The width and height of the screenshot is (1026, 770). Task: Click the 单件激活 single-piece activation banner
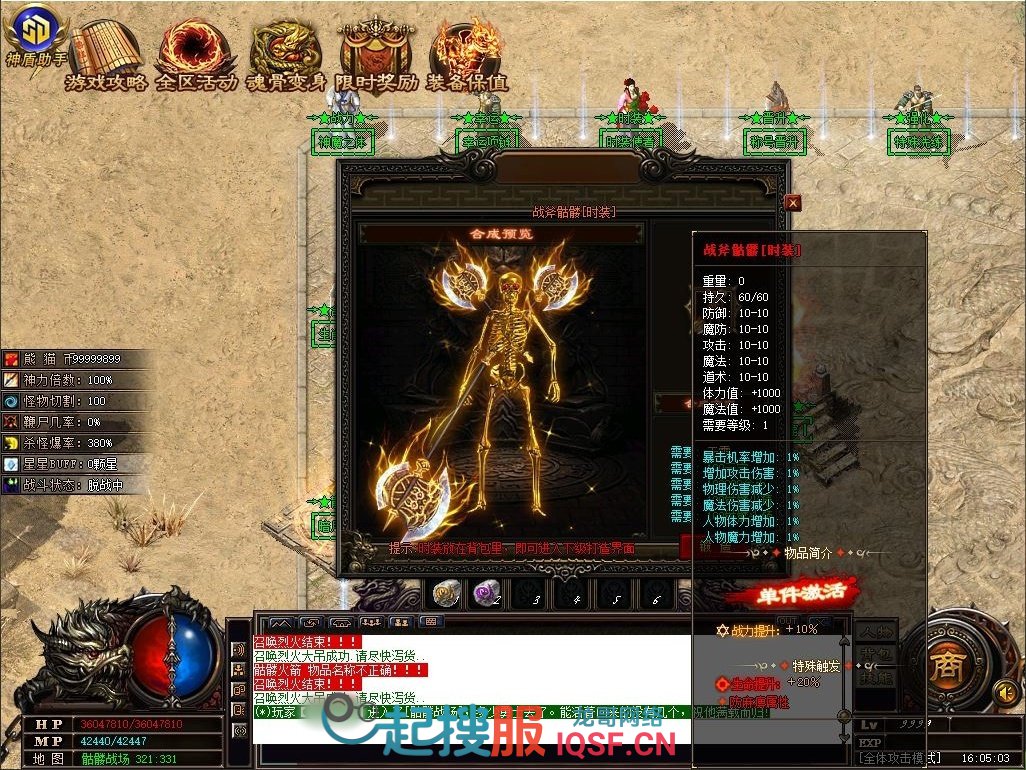792,592
